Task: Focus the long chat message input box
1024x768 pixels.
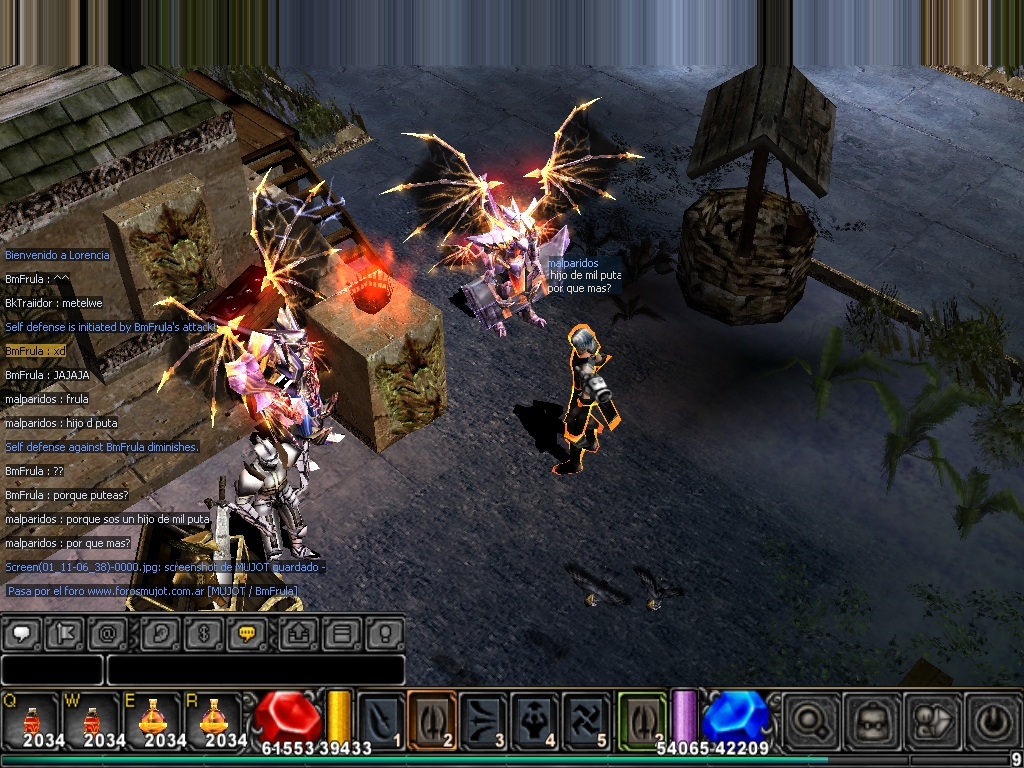Action: click(x=255, y=670)
